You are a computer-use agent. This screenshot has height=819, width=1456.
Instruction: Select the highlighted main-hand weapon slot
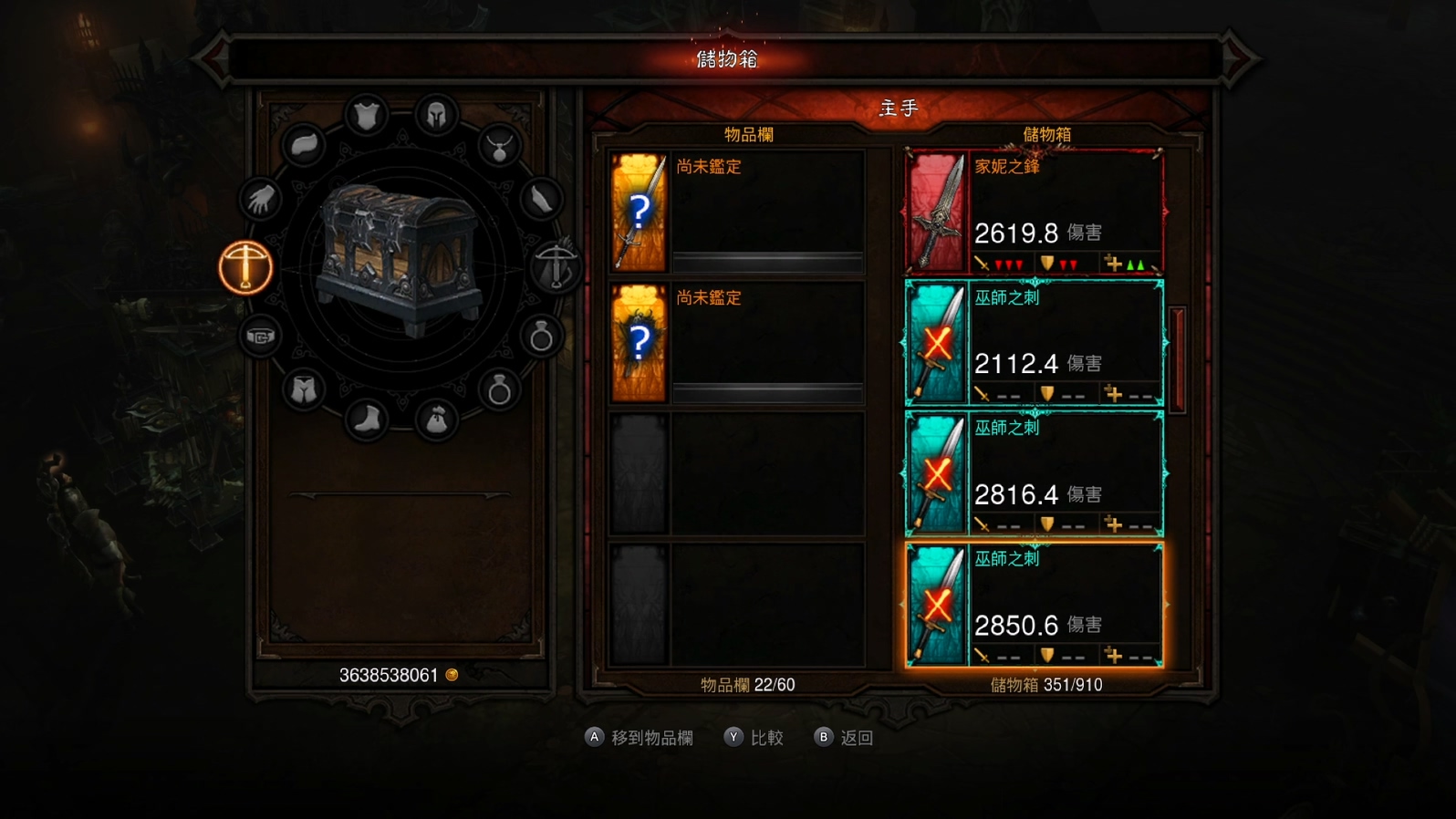tap(245, 267)
